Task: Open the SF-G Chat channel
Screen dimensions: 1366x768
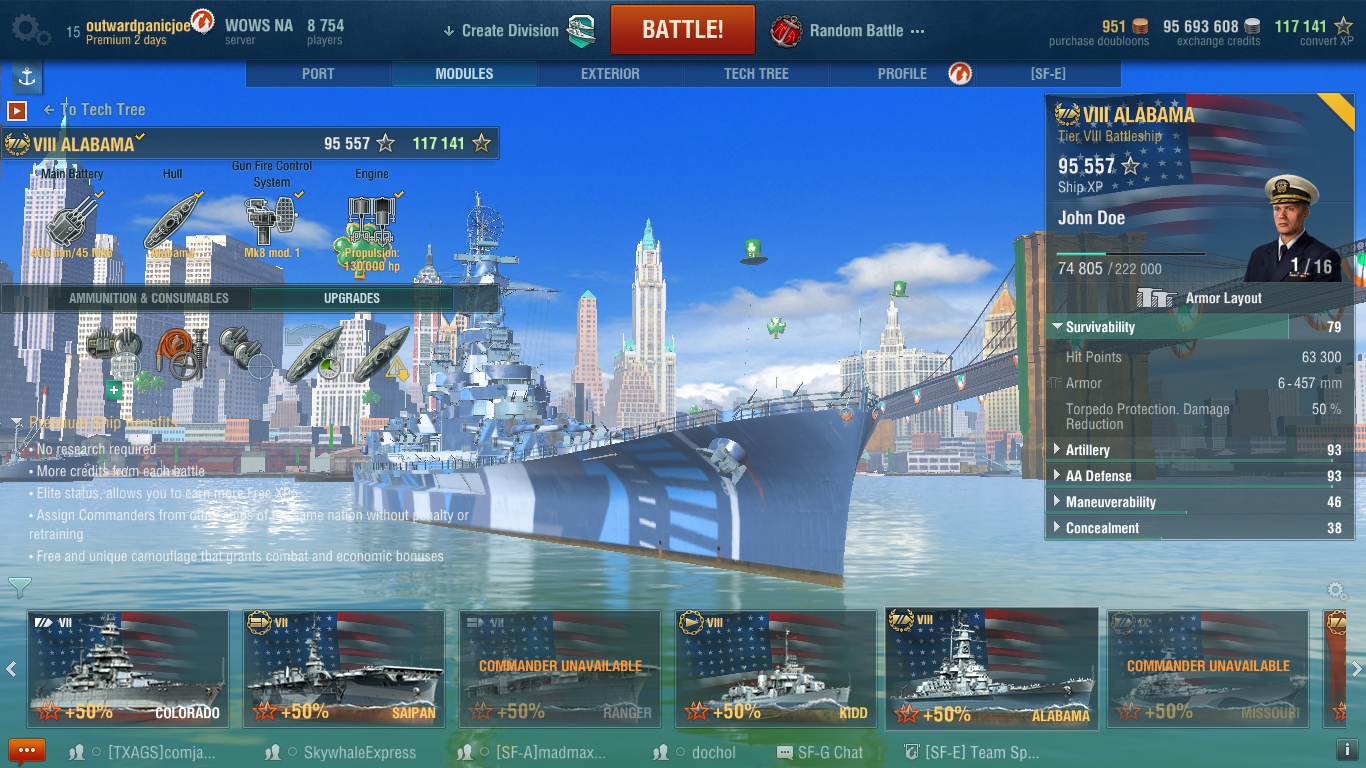Action: coord(820,753)
